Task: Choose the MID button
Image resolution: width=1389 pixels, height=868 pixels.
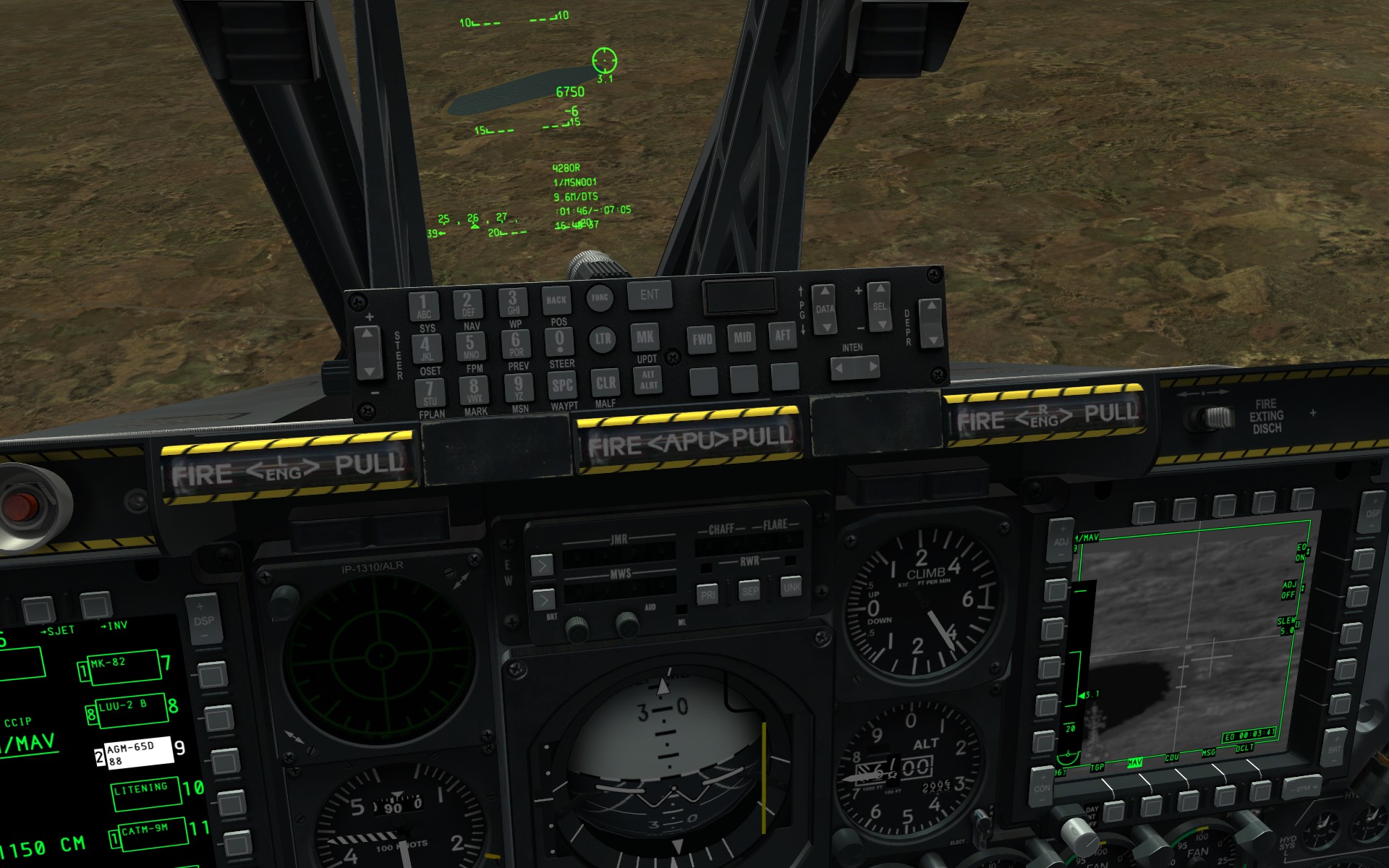Action: click(x=742, y=337)
